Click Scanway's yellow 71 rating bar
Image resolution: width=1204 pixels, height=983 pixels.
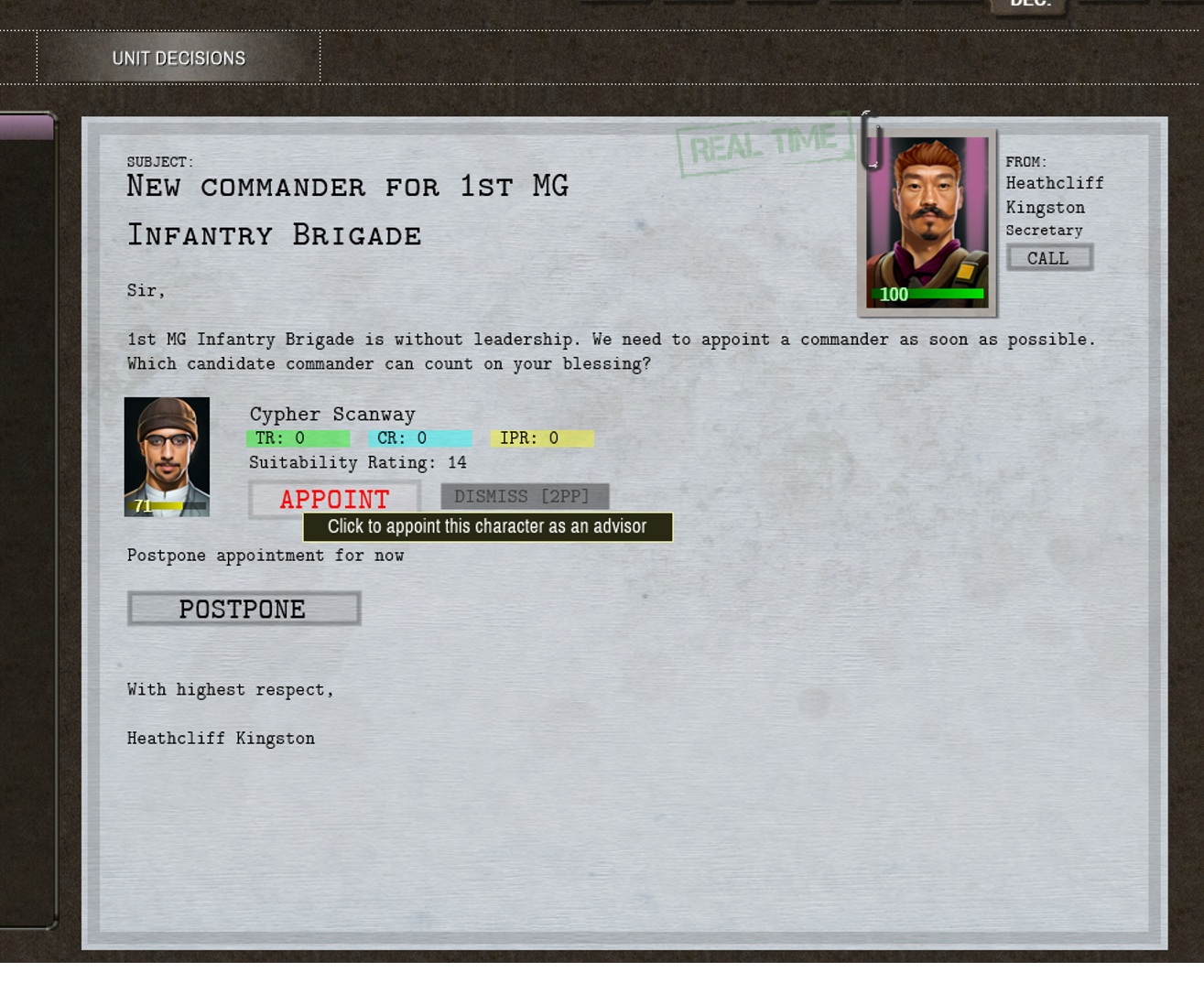point(167,505)
